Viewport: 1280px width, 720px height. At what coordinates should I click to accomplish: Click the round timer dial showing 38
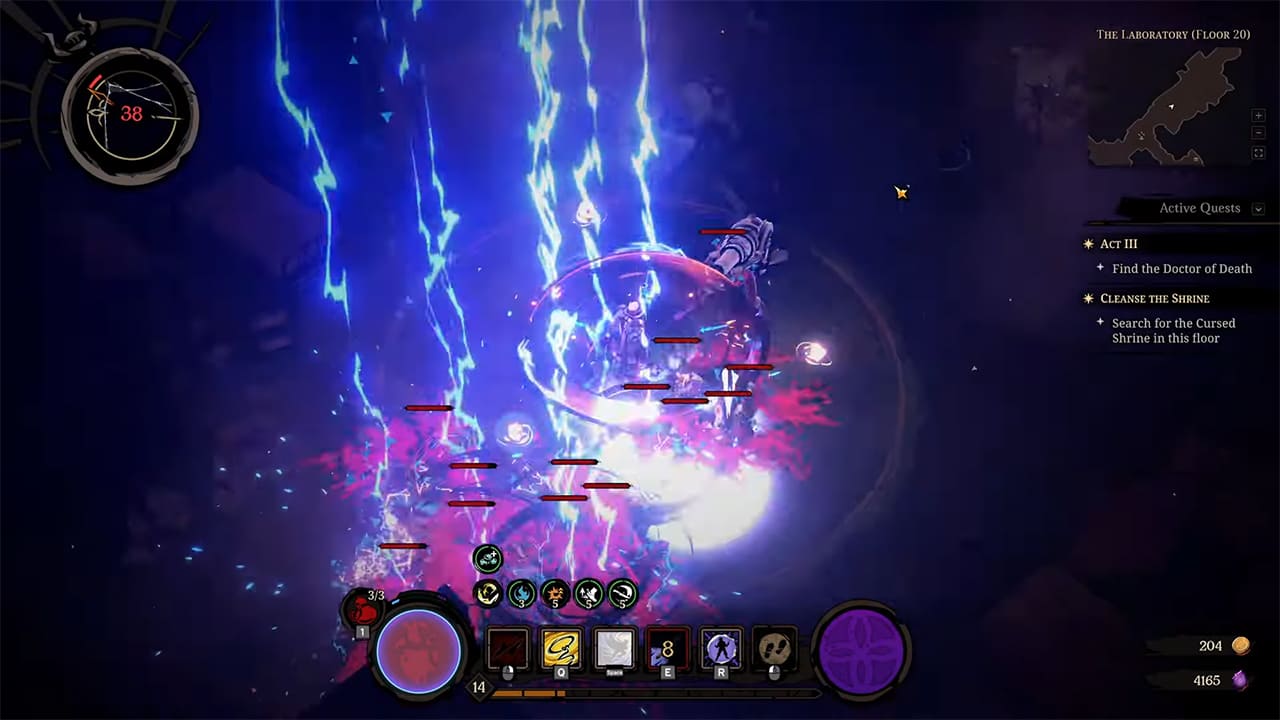click(130, 114)
